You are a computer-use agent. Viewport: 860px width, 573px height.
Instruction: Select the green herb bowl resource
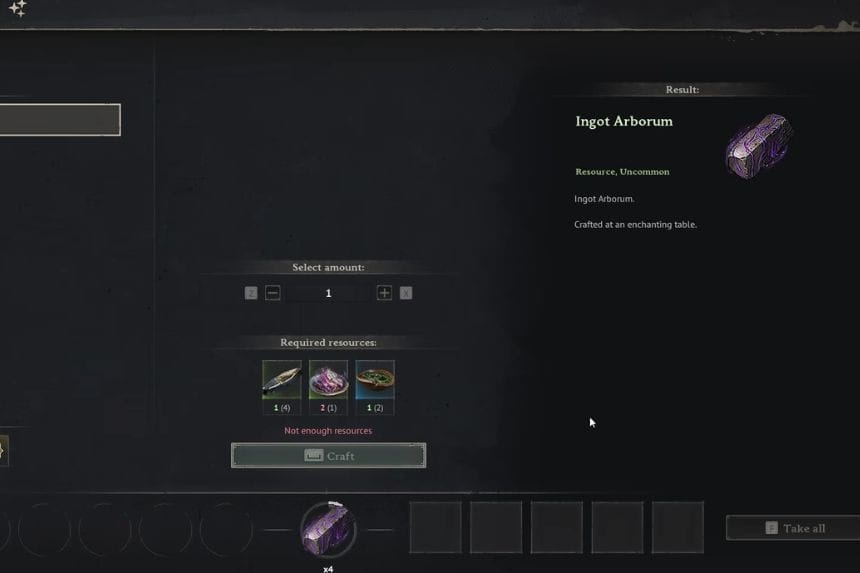click(375, 381)
